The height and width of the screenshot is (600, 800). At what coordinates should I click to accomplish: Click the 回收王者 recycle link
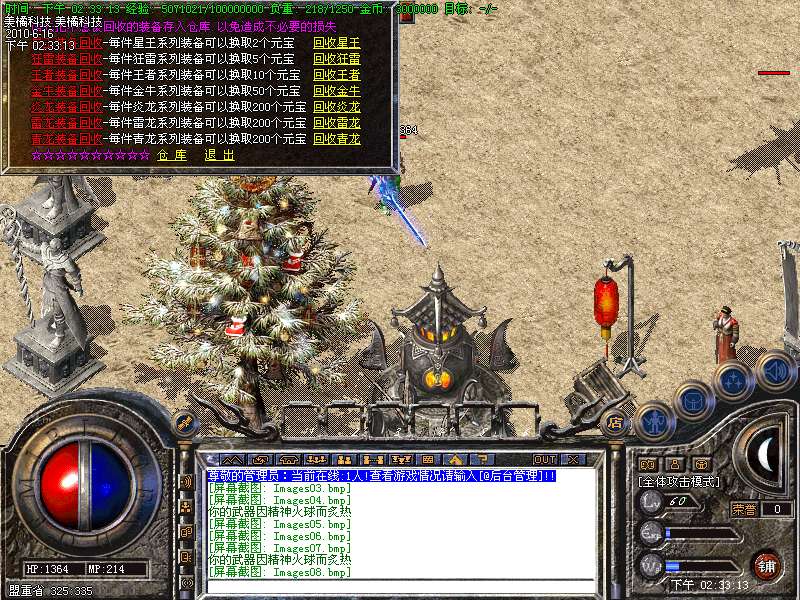tap(336, 75)
